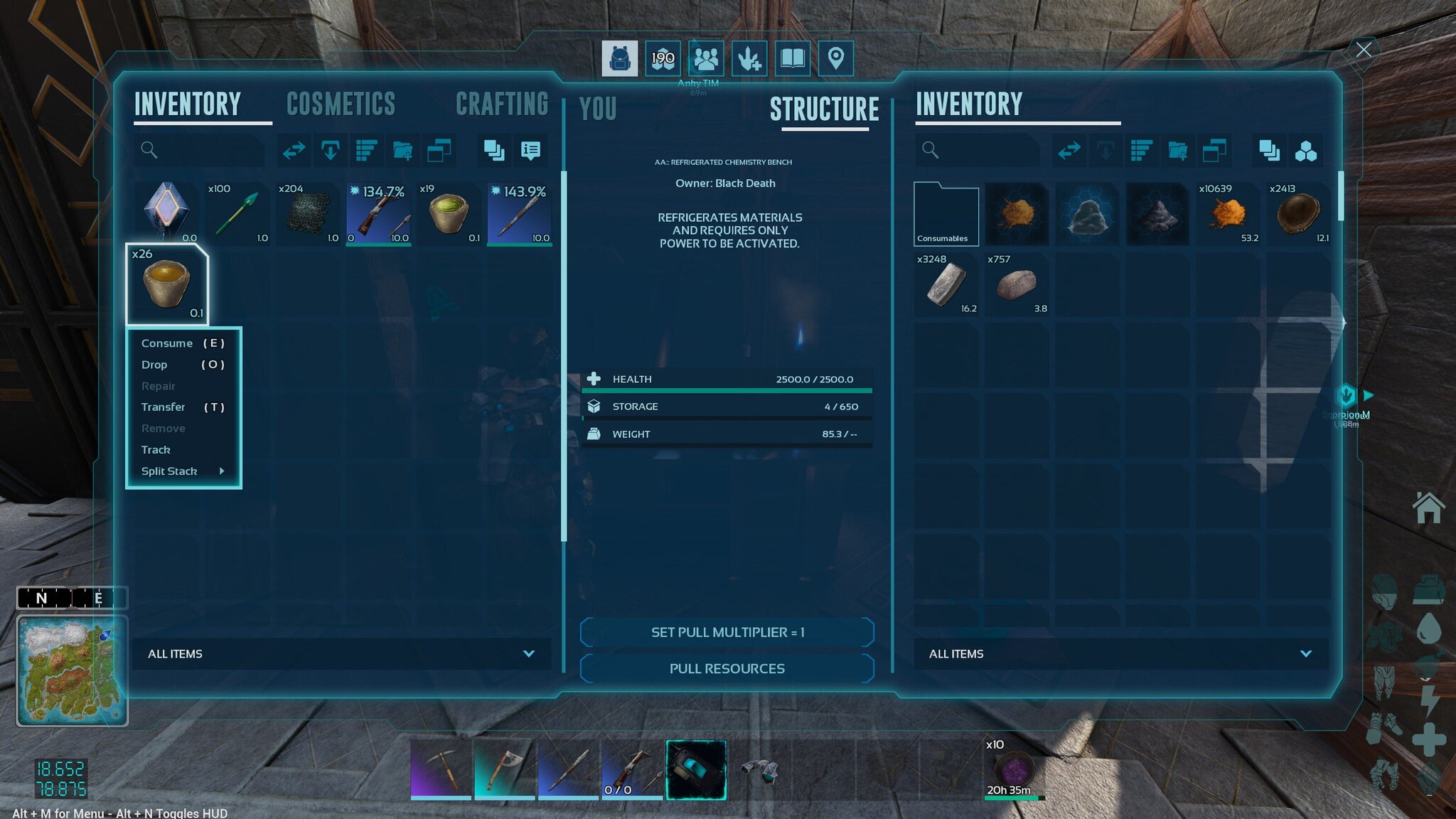Switch to the Cosmetics tab
1456x819 pixels.
341,105
